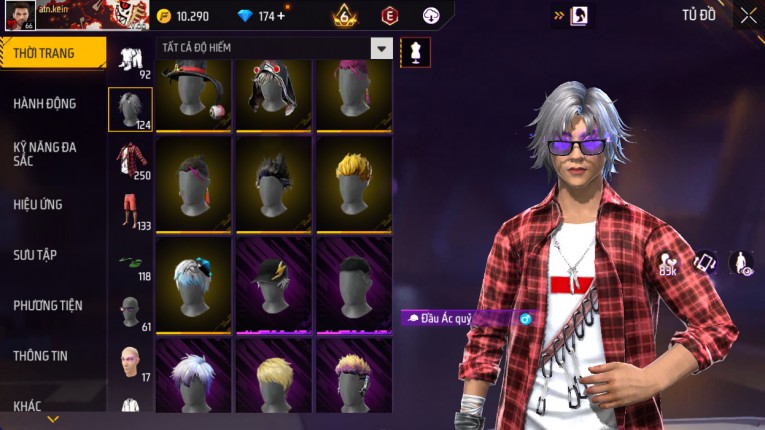
Task: Open the Thời Trang tab
Action: tap(50, 53)
